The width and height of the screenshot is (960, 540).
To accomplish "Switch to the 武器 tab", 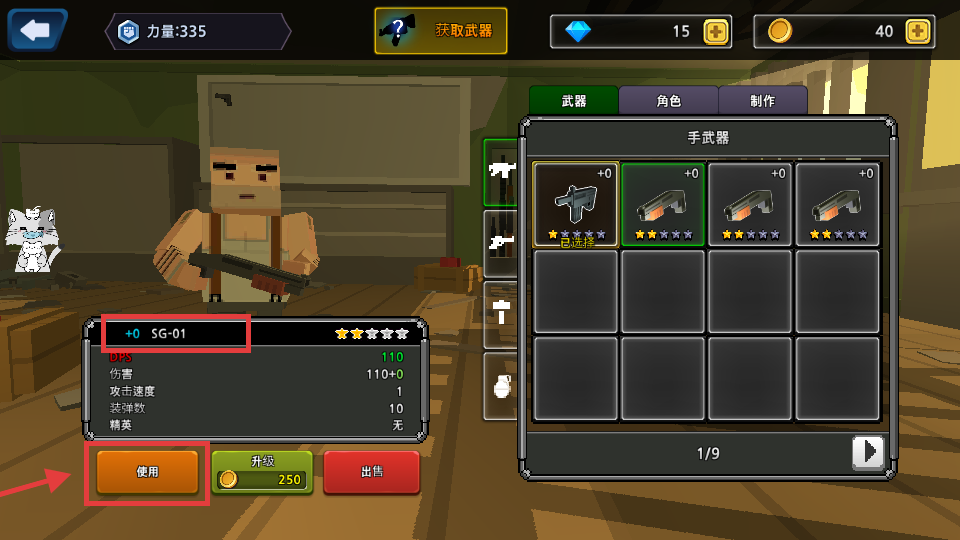I will [x=573, y=101].
